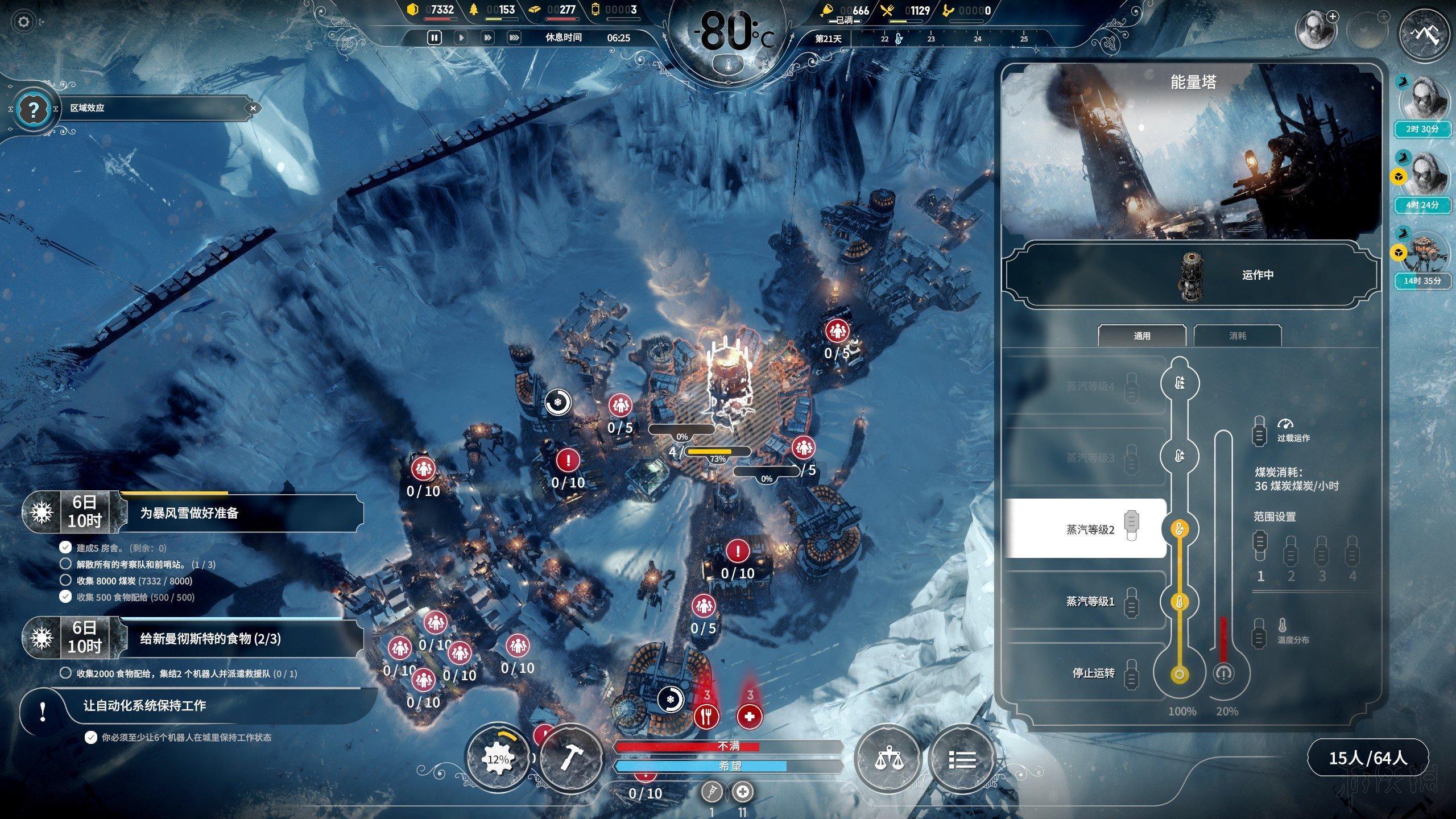Choose 蒸汽等级2 steam level
The width and height of the screenshot is (1456, 819).
click(x=1090, y=530)
